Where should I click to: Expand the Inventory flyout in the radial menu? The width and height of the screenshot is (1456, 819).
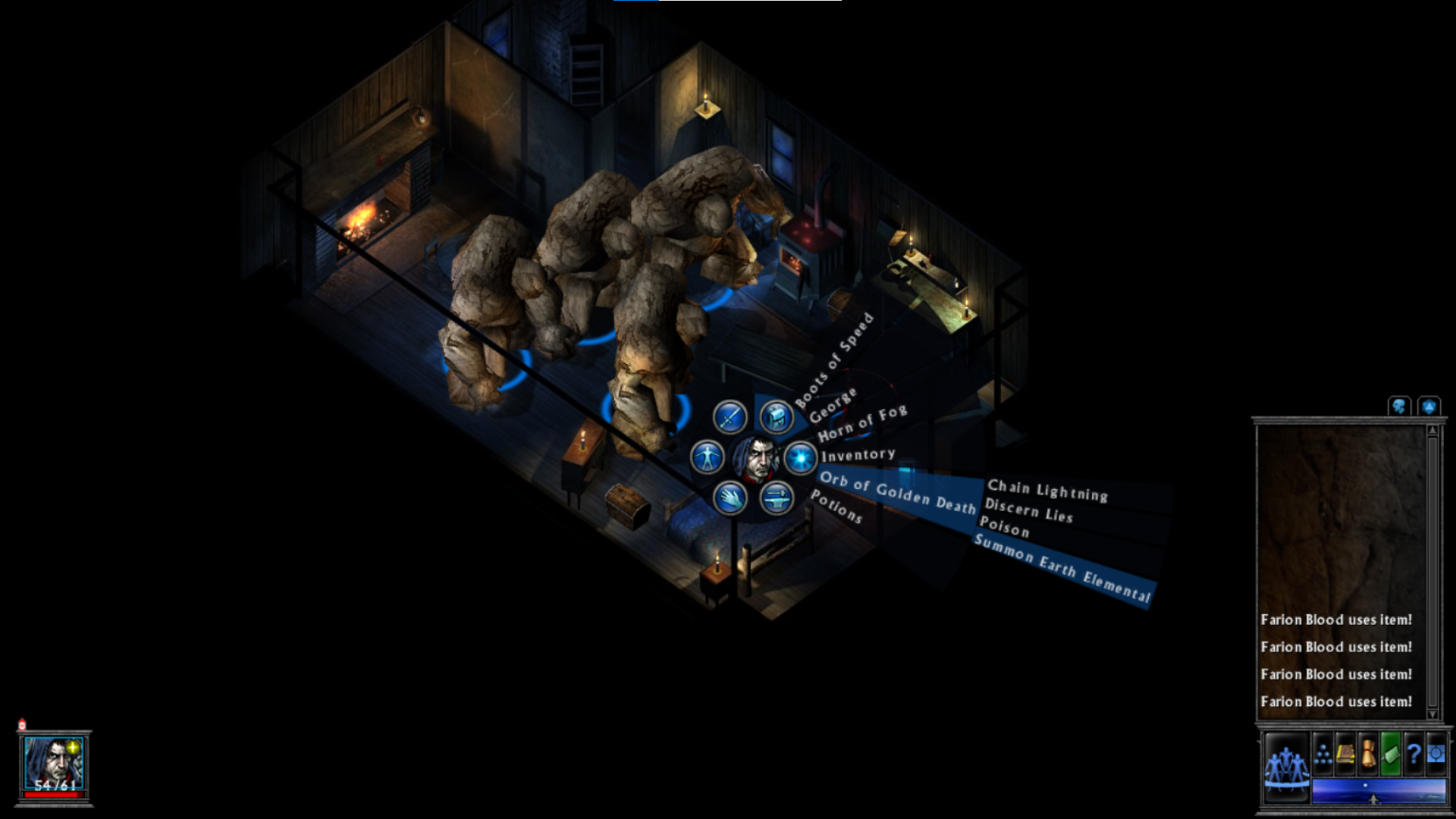[858, 453]
